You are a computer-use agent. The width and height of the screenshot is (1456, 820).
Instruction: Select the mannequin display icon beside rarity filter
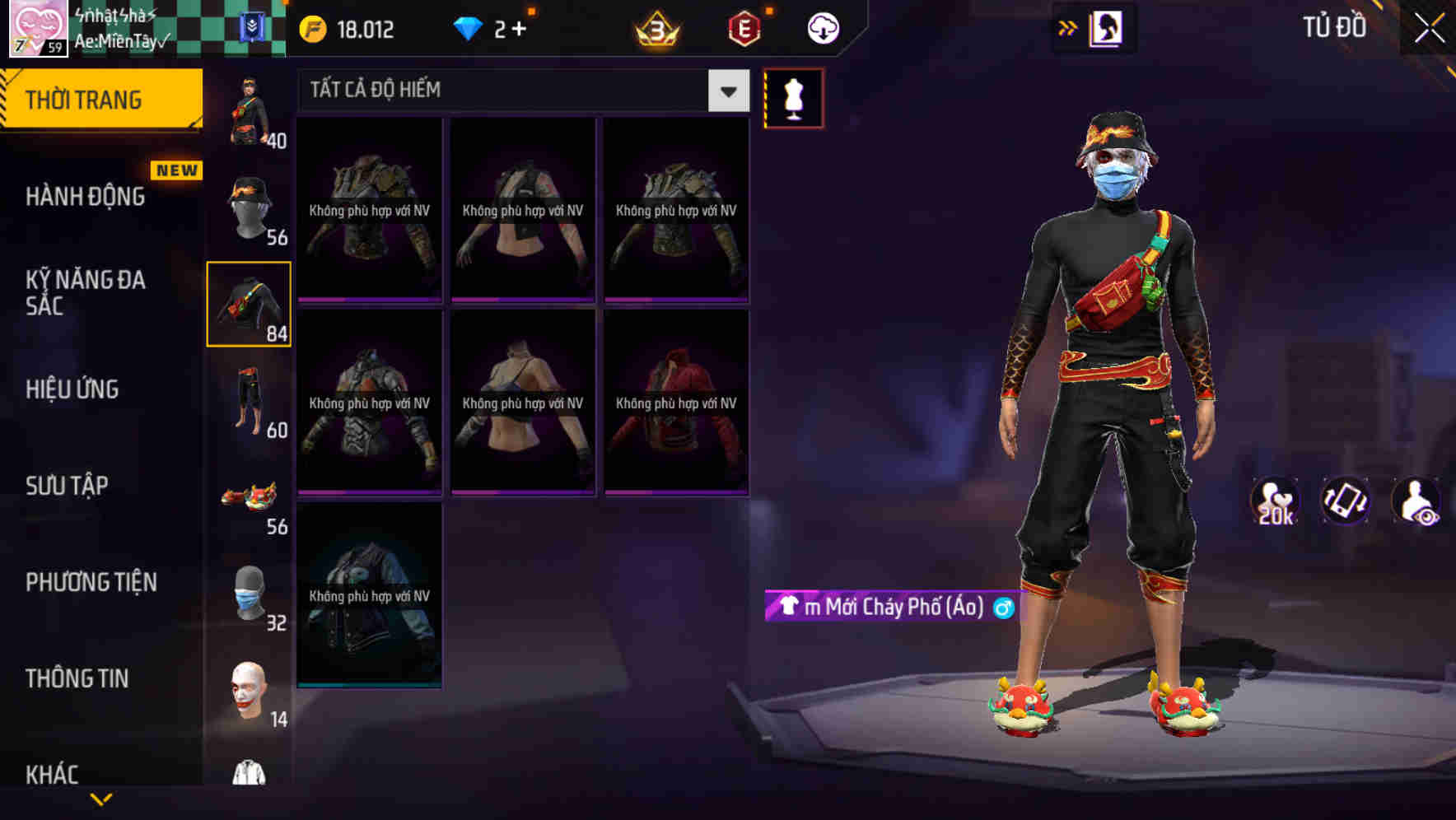pos(793,96)
